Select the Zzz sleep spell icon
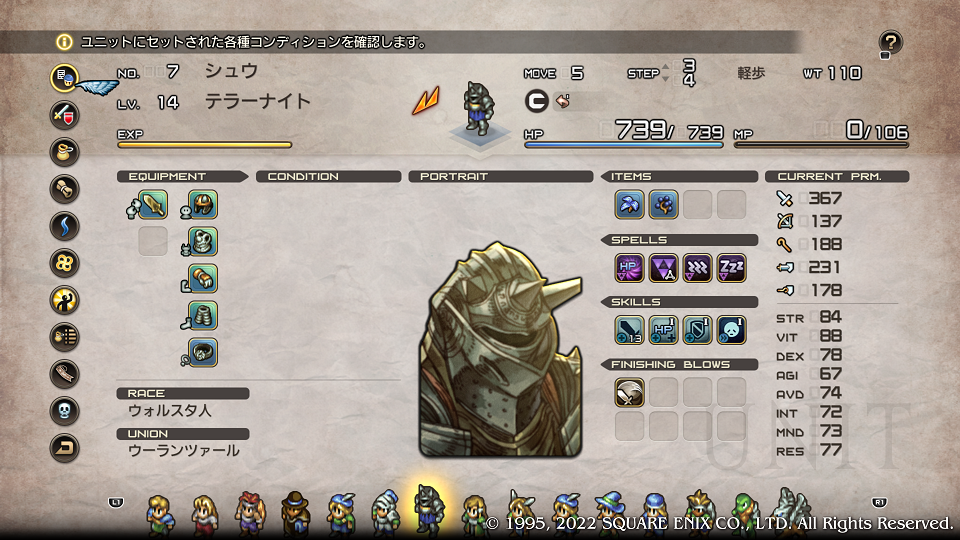Viewport: 960px width, 540px height. [x=732, y=268]
